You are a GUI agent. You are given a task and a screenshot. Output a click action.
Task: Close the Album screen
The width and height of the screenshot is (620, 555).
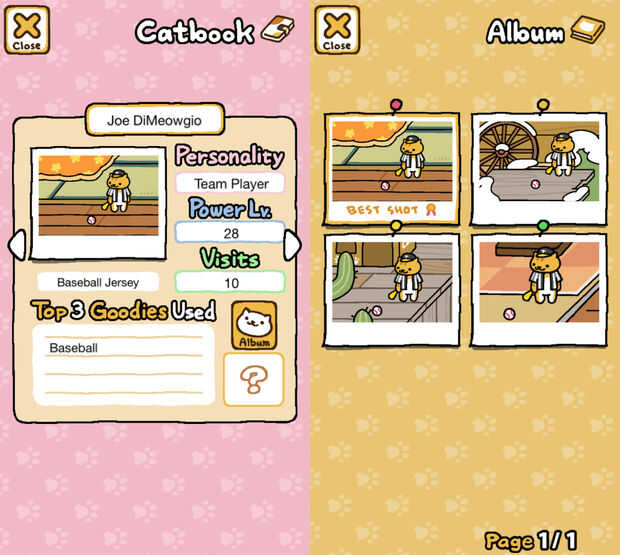point(337,30)
